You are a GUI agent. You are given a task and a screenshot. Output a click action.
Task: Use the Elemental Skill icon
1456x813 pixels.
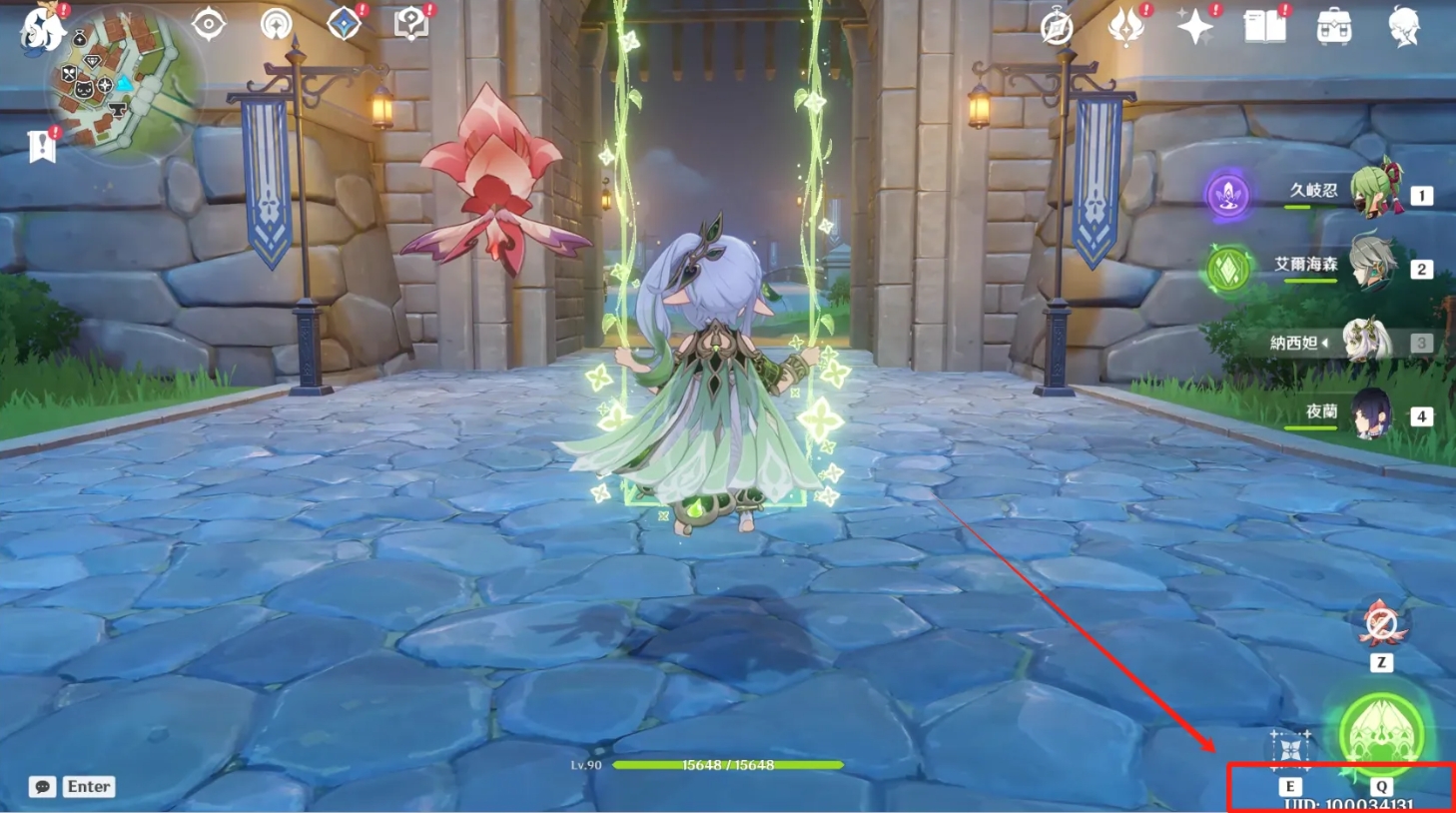1289,749
